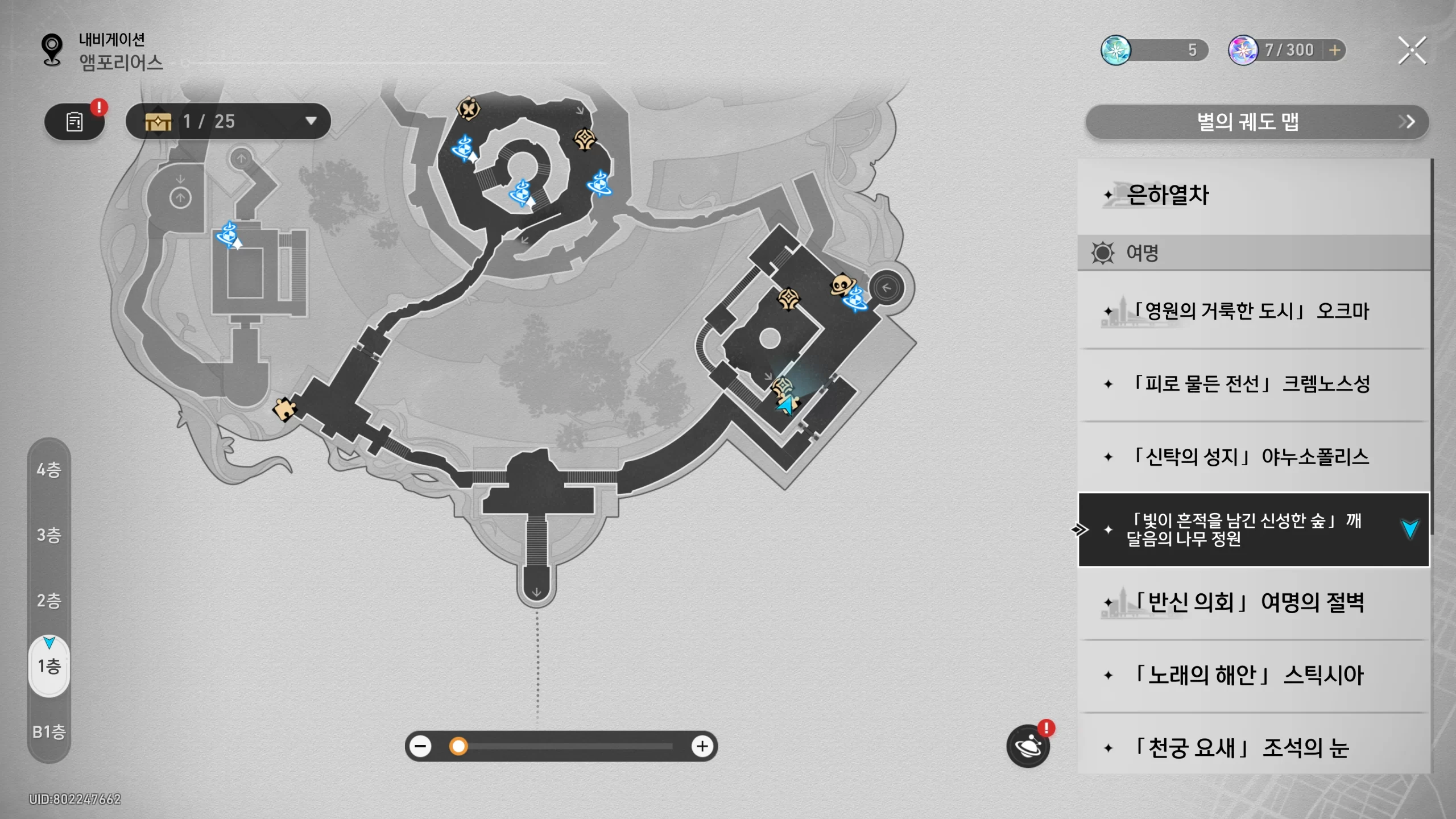Open 「천궁 요새」 조석의 눈 map
Image resolution: width=1456 pixels, height=819 pixels.
(x=1251, y=747)
